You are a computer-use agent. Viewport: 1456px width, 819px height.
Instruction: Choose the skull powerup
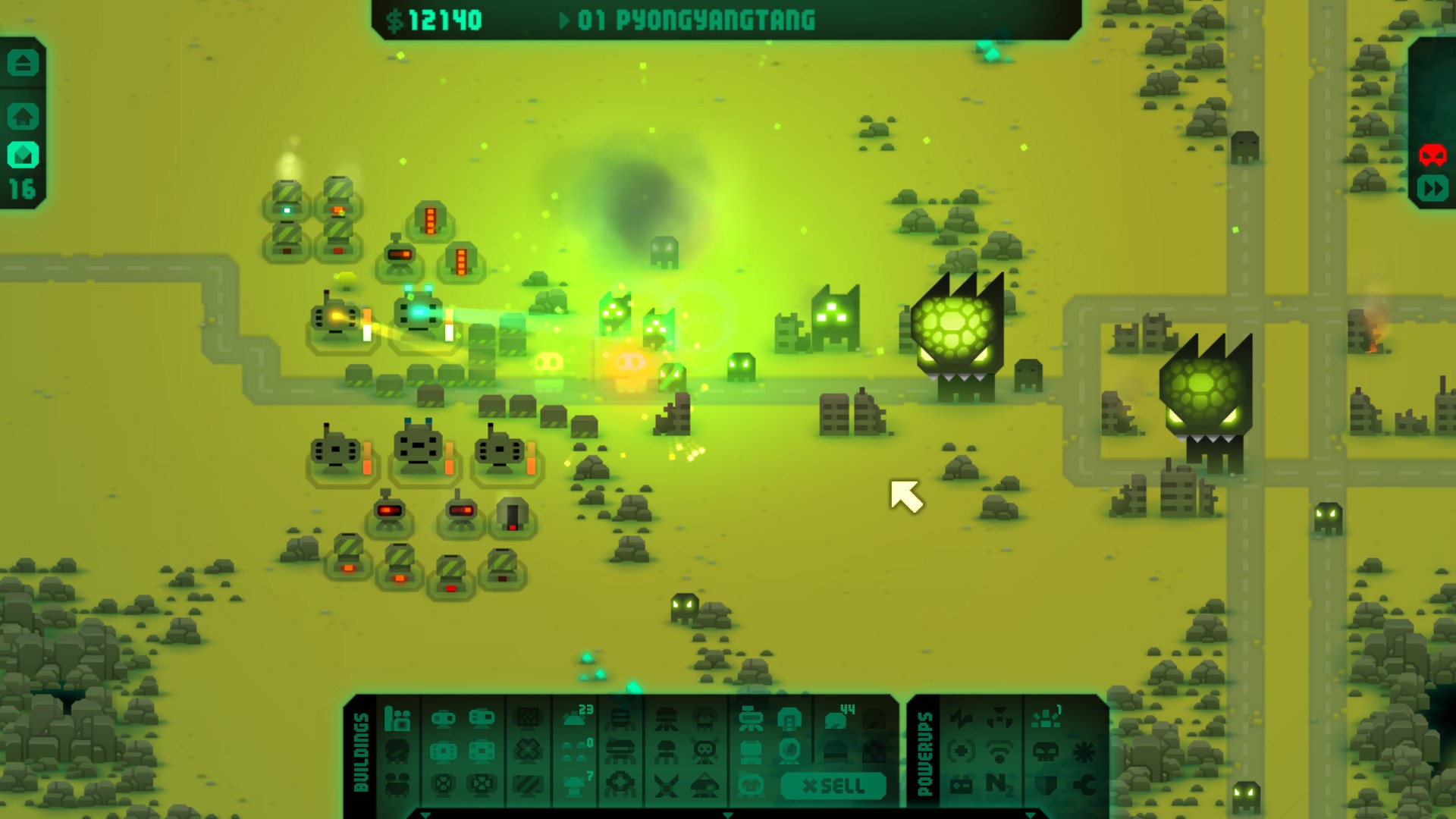(1045, 753)
